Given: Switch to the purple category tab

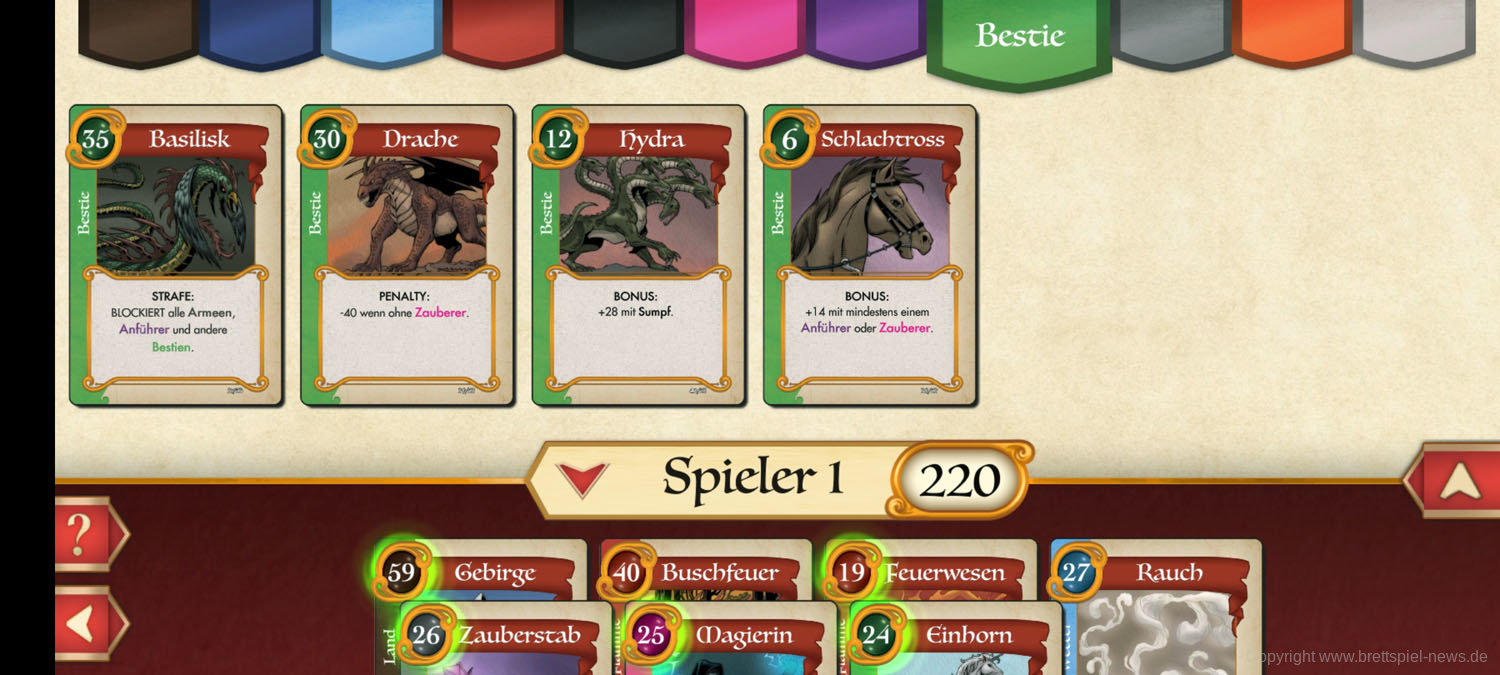Looking at the screenshot, I should pos(866,30).
